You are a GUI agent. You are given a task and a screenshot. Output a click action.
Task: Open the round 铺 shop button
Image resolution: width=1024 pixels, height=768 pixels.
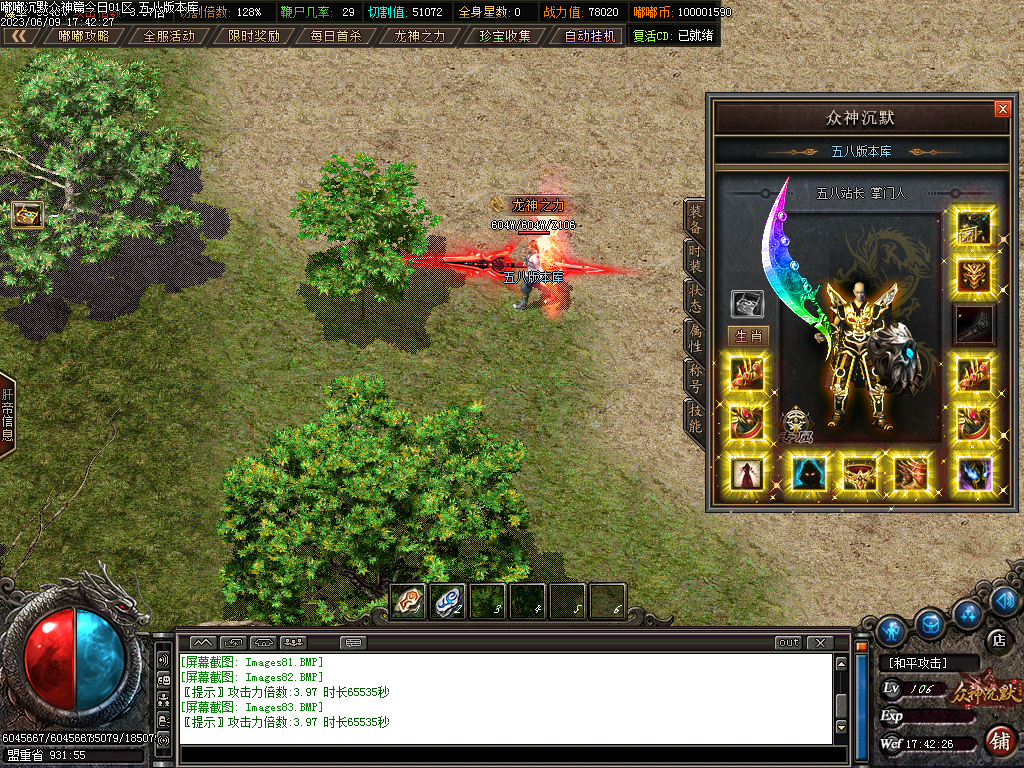click(998, 741)
